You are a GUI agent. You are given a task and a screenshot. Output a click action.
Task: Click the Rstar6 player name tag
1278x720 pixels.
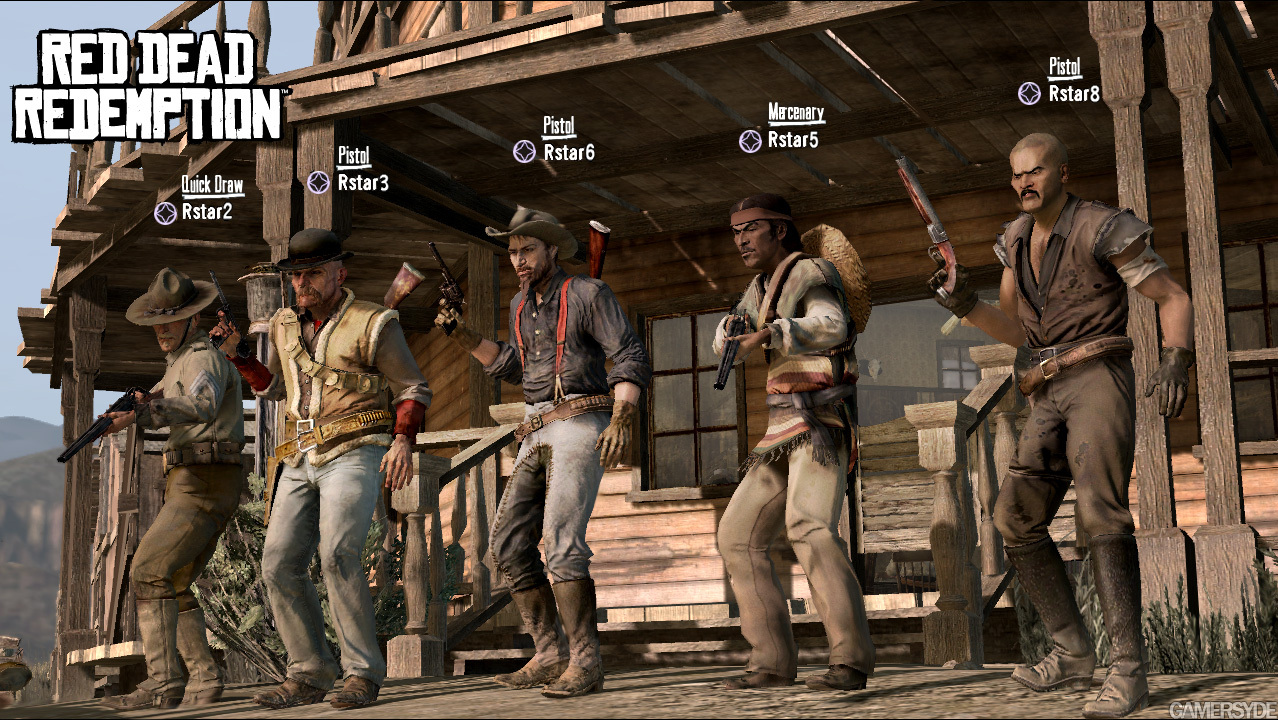point(568,152)
